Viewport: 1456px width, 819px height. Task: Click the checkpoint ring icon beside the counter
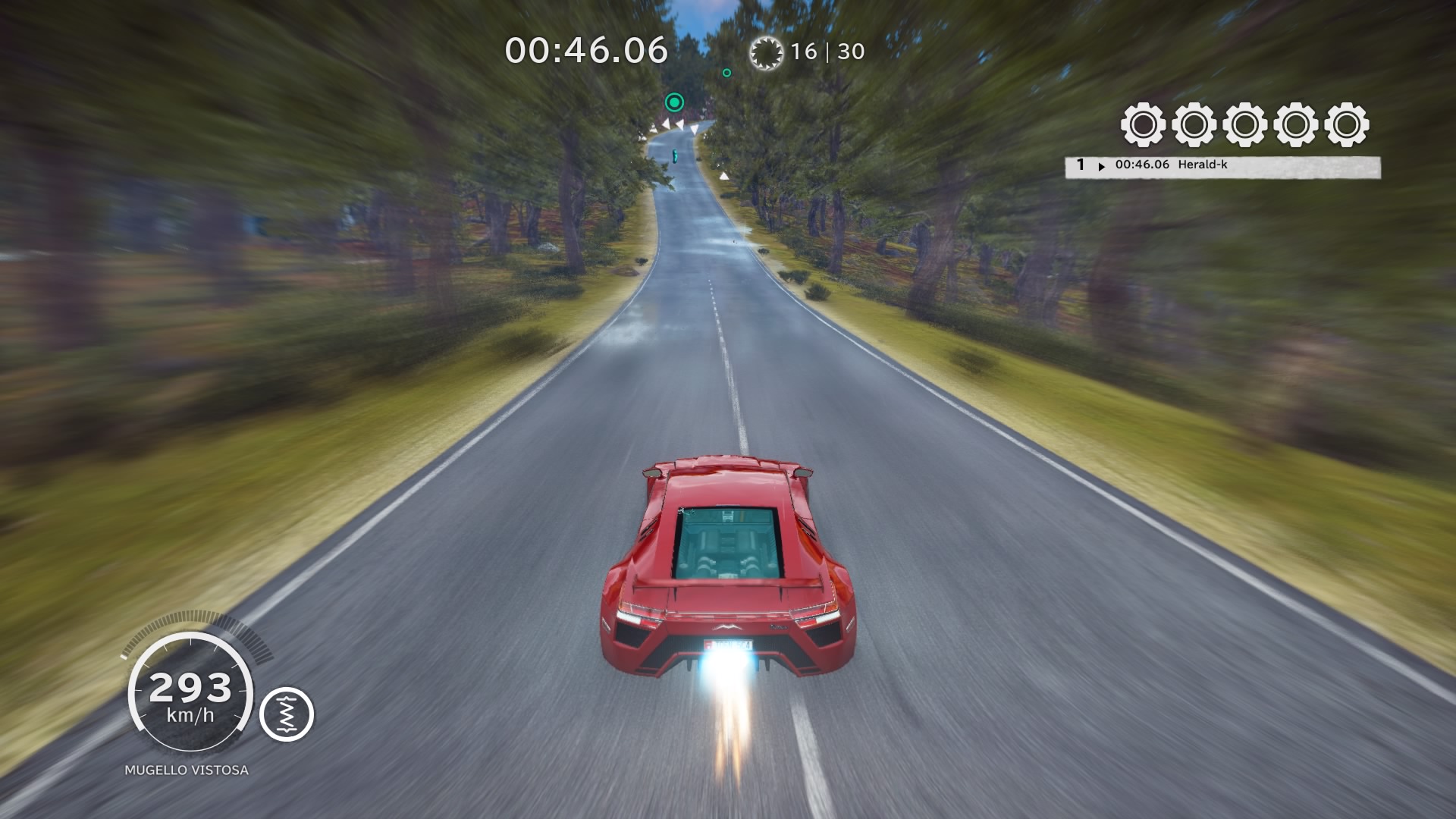tap(765, 52)
